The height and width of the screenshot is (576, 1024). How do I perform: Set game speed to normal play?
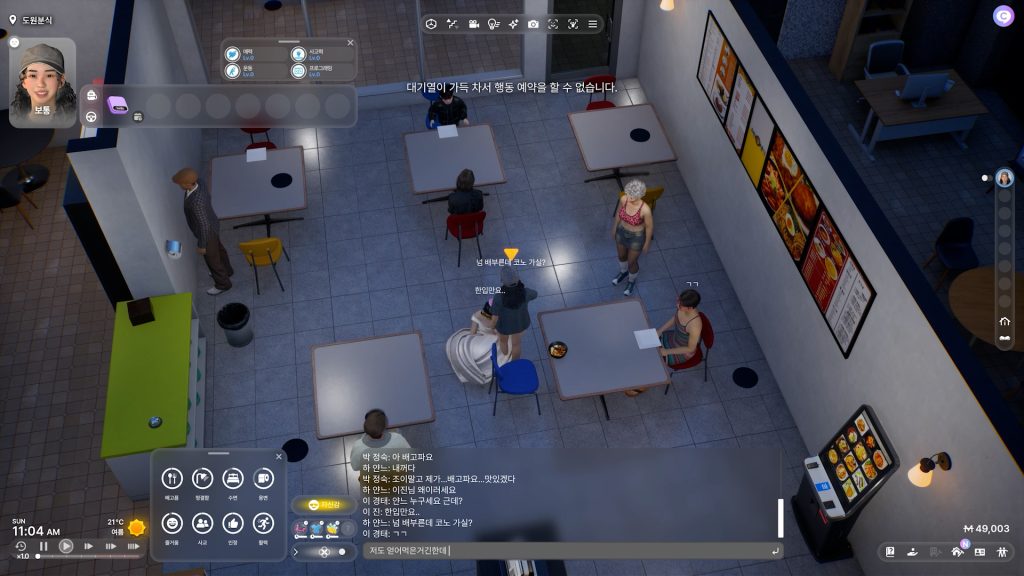[66, 546]
